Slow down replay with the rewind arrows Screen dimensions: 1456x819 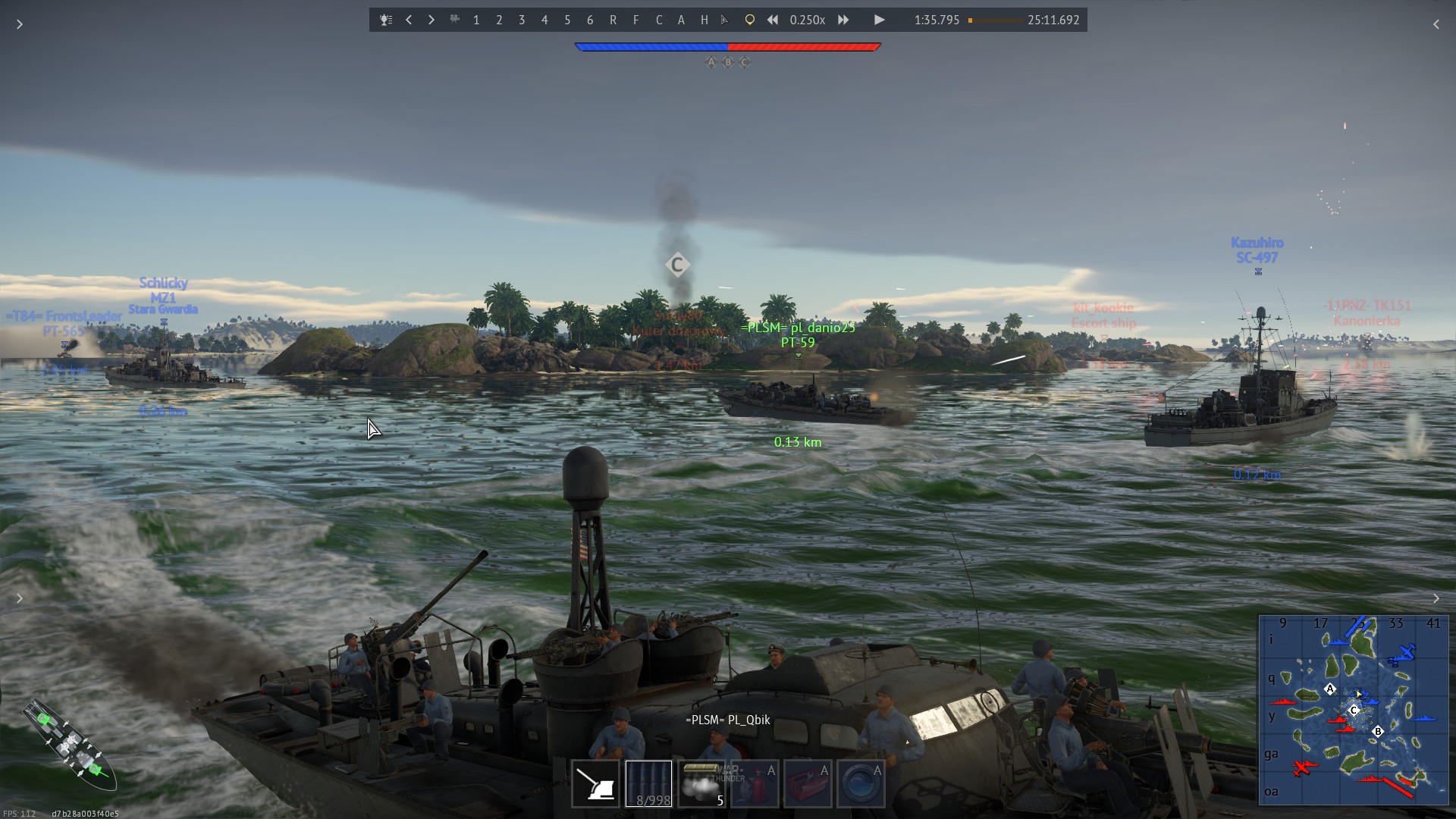[x=772, y=20]
